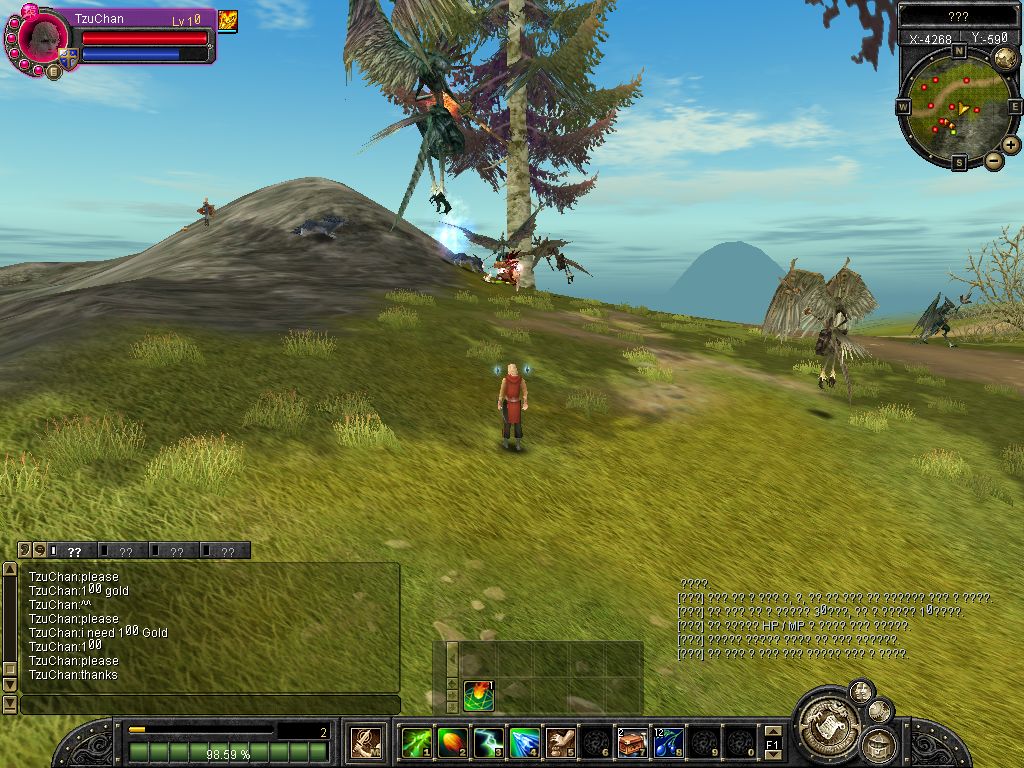This screenshot has height=768, width=1024.
Task: Open the round helmet button at bottom right
Action: (x=878, y=744)
